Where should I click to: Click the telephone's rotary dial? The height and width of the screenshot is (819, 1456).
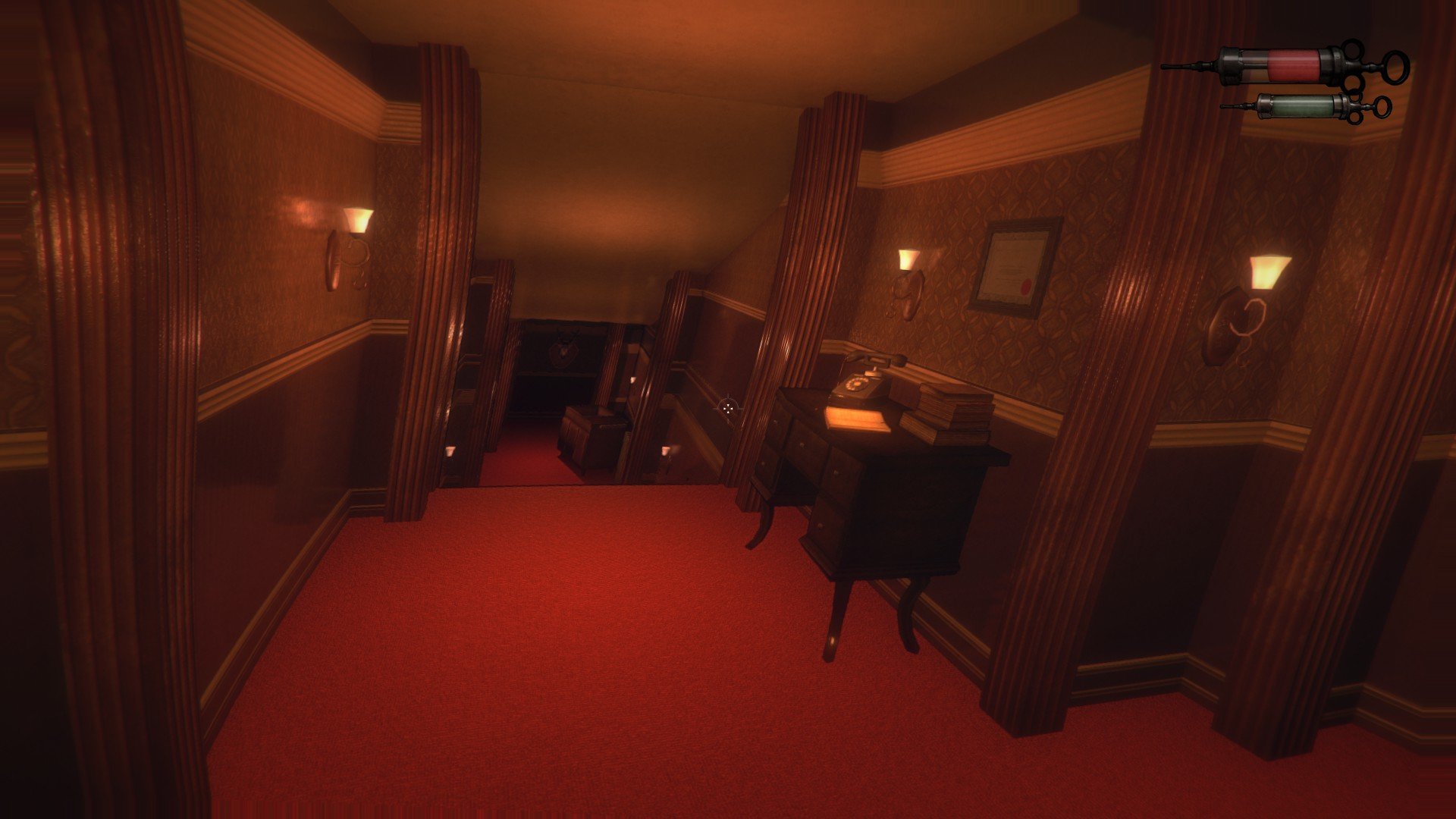(x=855, y=383)
